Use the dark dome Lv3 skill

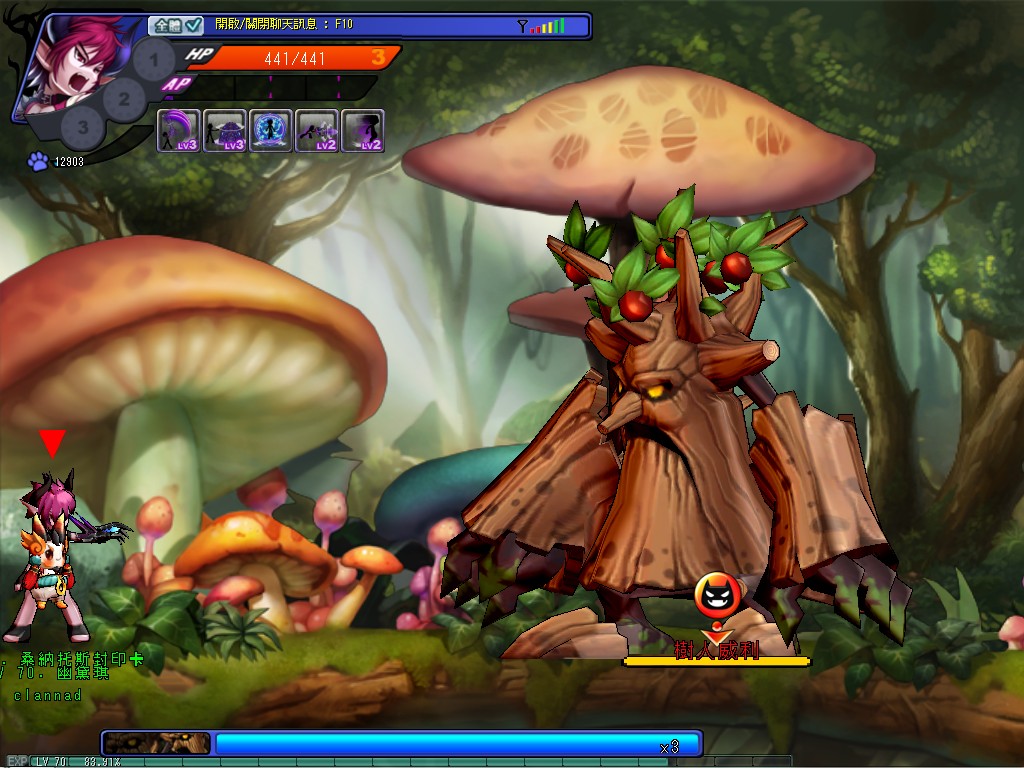(x=225, y=131)
